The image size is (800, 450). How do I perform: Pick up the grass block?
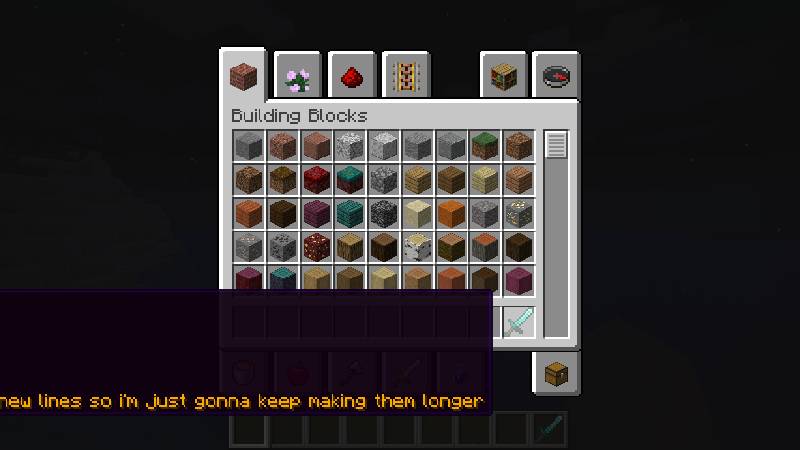(486, 146)
